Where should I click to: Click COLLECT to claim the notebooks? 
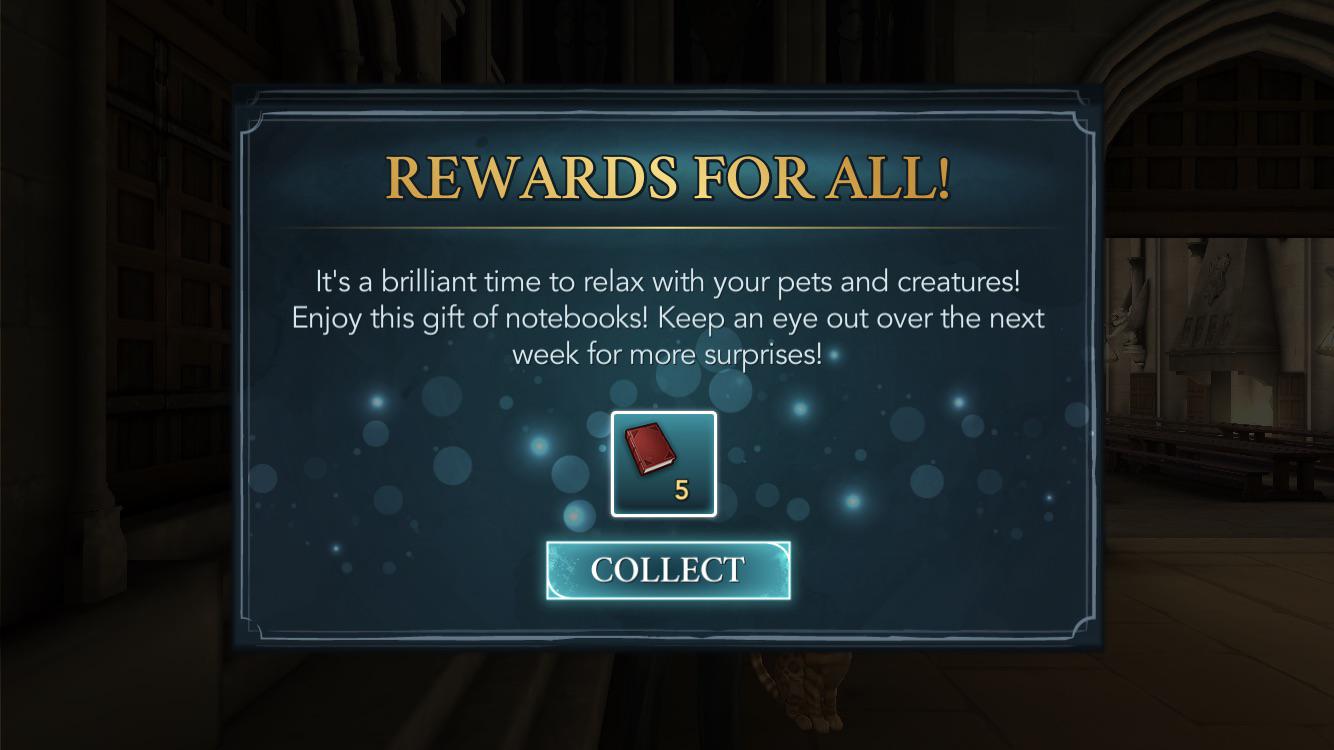tap(666, 569)
